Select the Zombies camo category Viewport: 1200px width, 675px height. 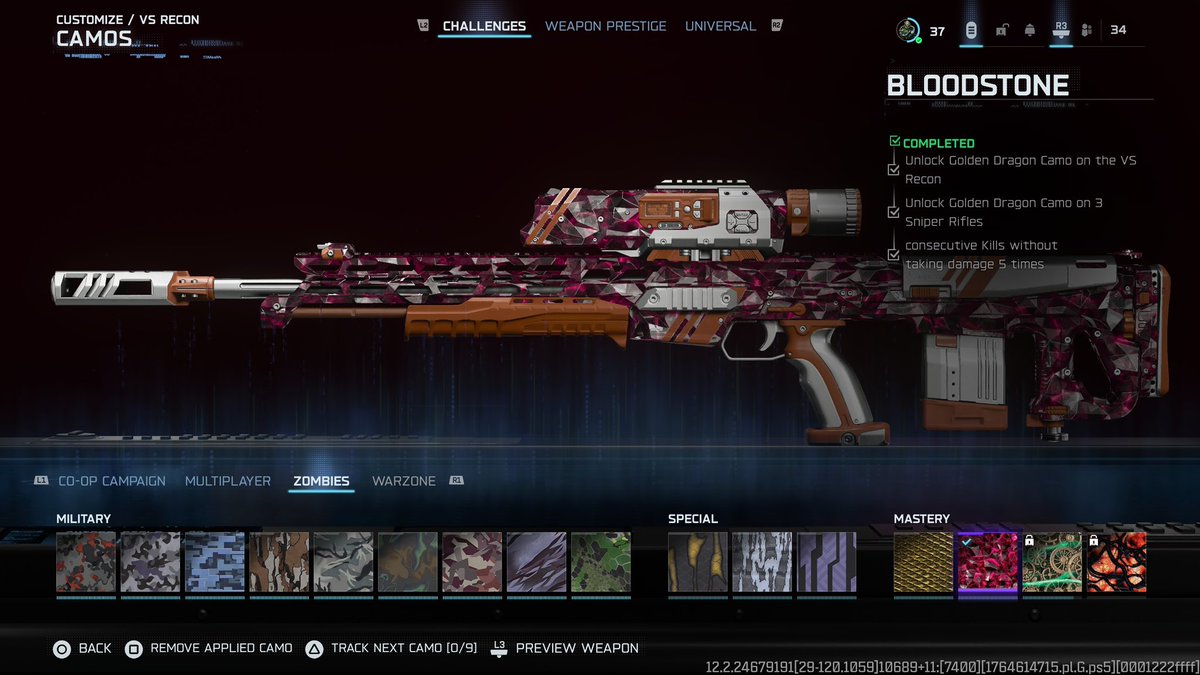pos(321,481)
